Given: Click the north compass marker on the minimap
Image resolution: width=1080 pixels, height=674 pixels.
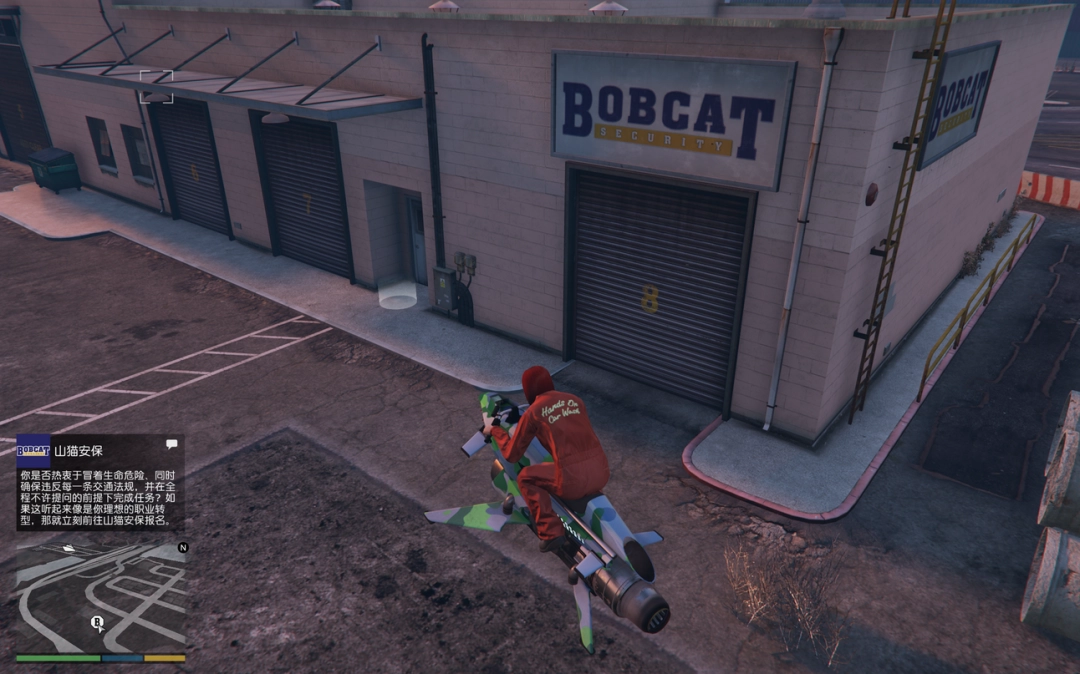Looking at the screenshot, I should tap(182, 547).
